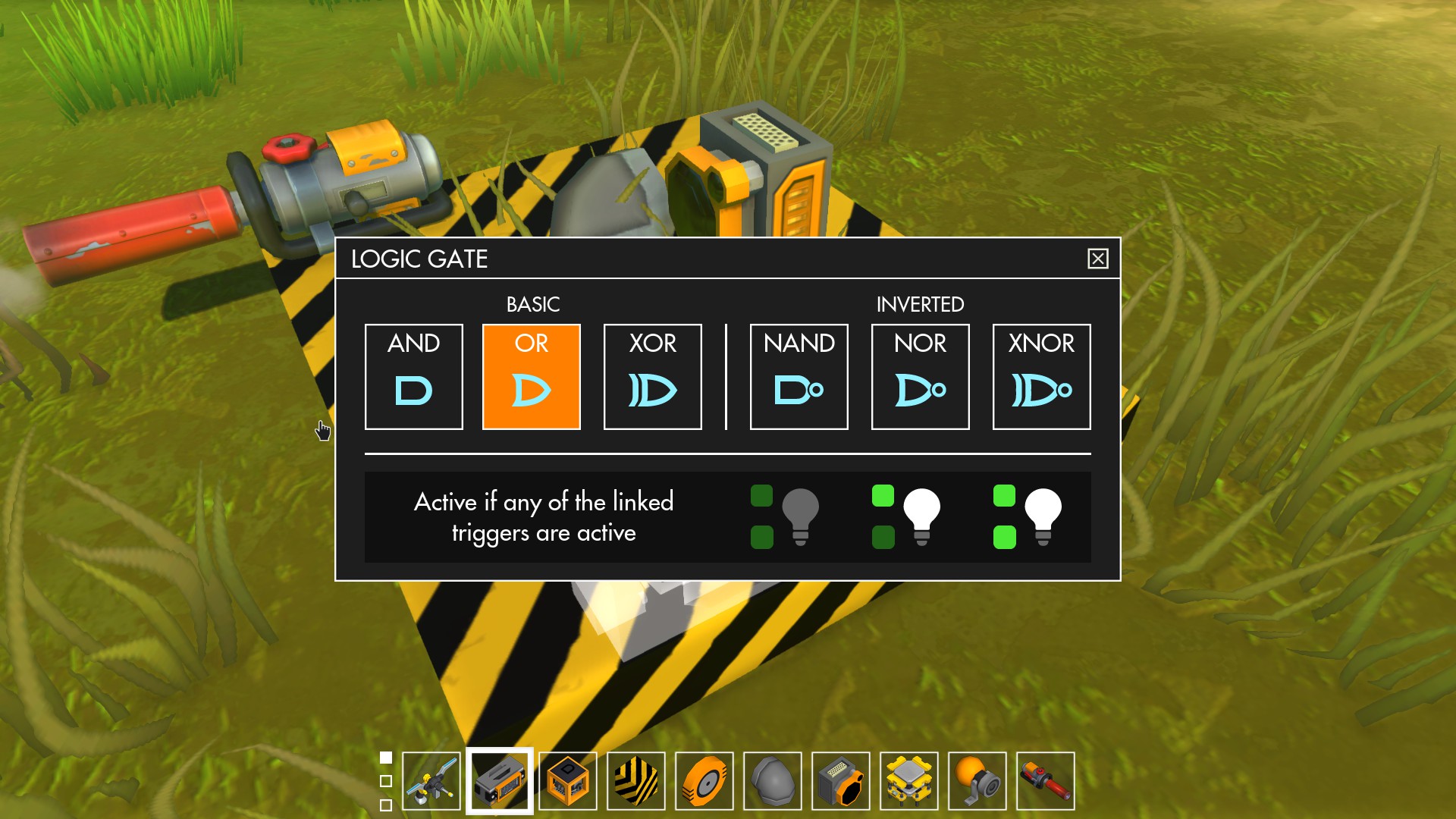
Task: Set the gate to NAND
Action: 799,376
